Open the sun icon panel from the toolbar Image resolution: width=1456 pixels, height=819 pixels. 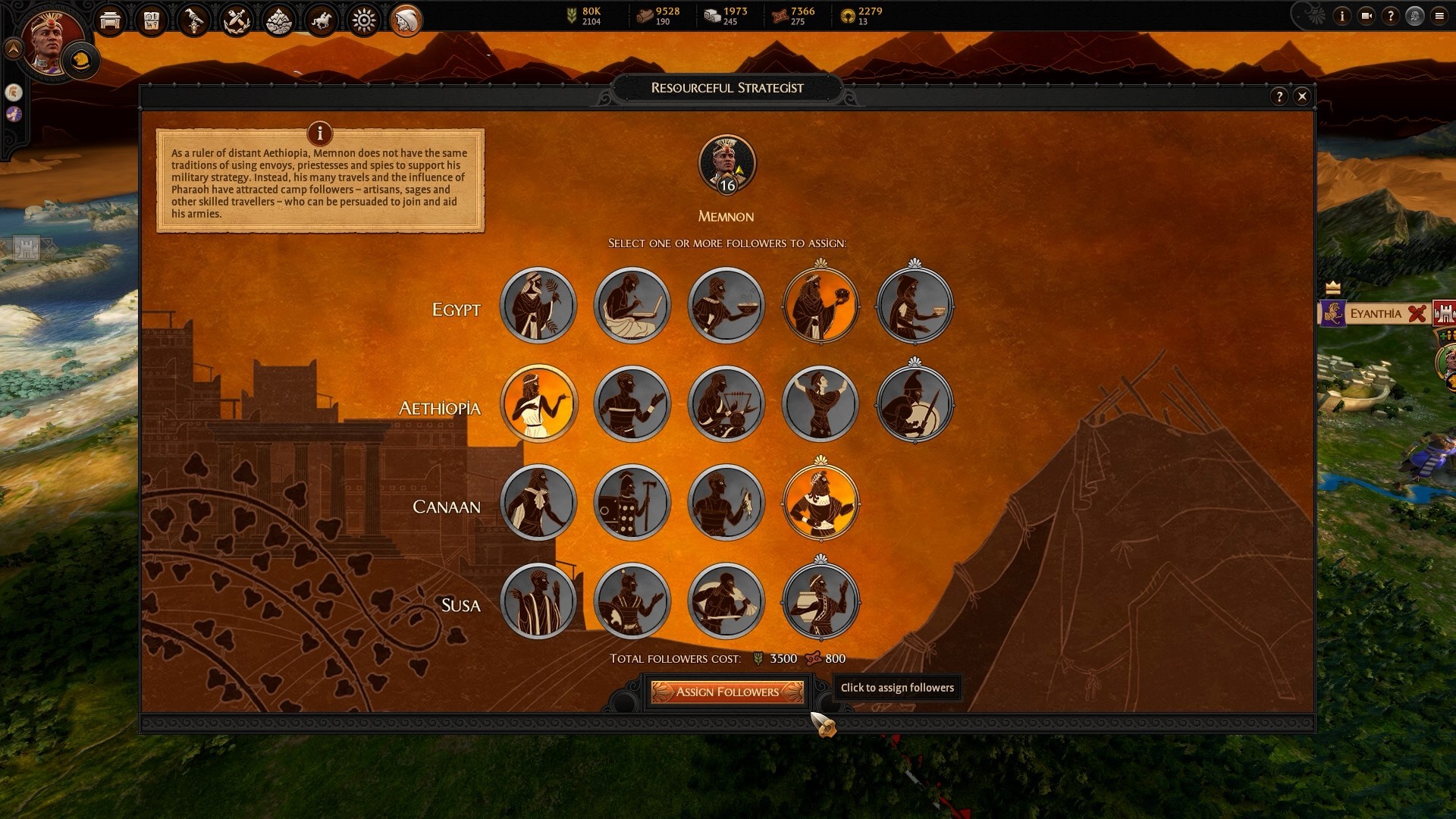[363, 21]
